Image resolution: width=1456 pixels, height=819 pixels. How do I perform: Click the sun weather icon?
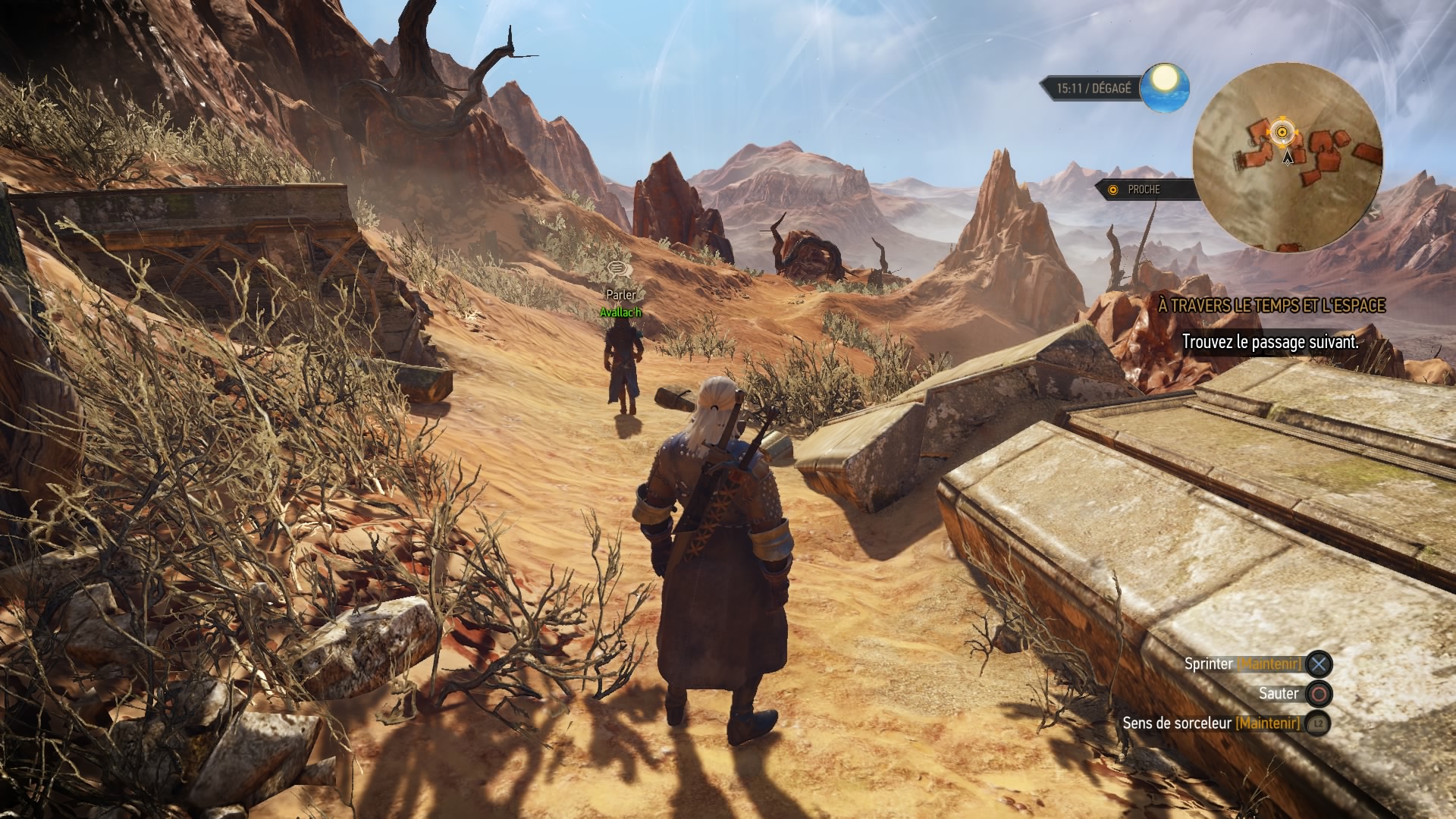pos(1166,88)
